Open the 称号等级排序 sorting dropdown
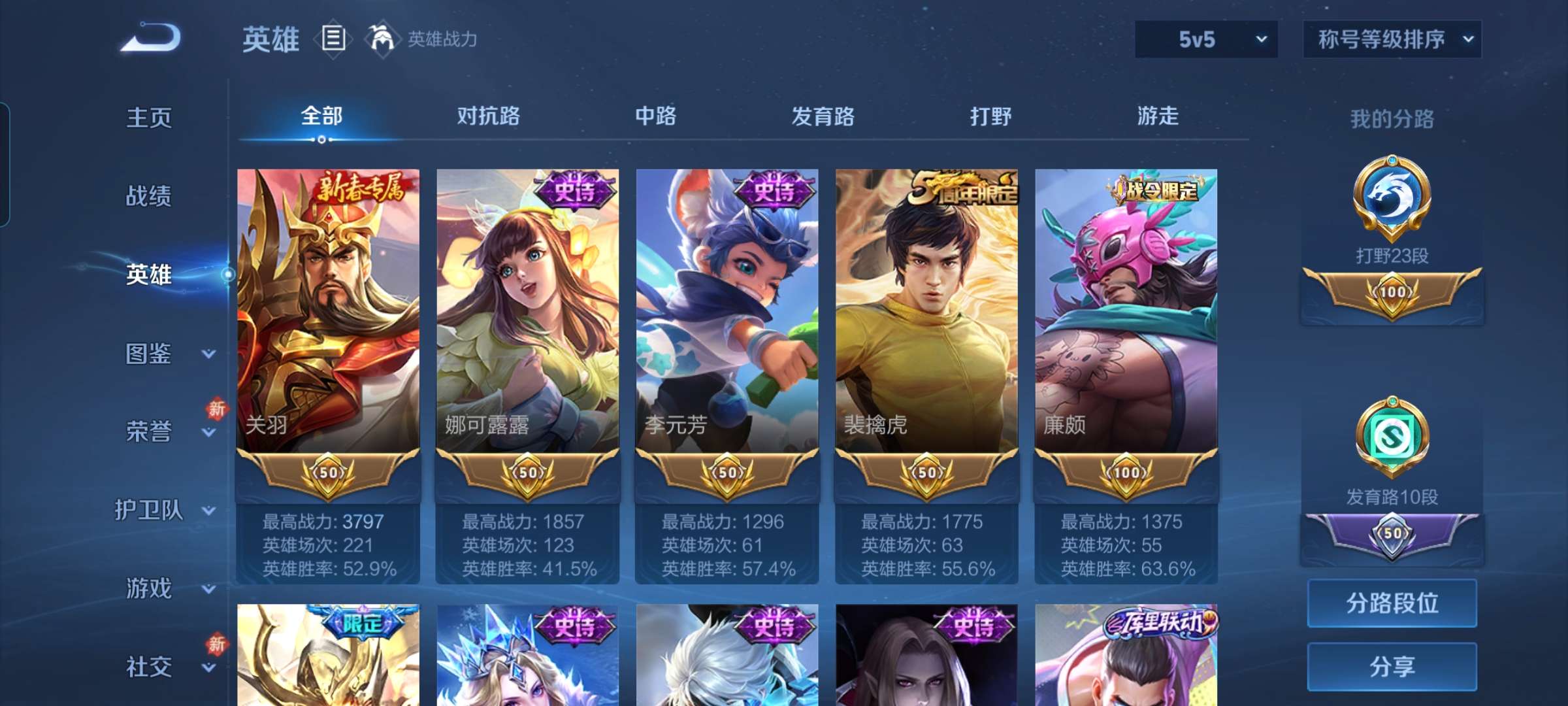Viewport: 1568px width, 706px height. click(x=1392, y=39)
